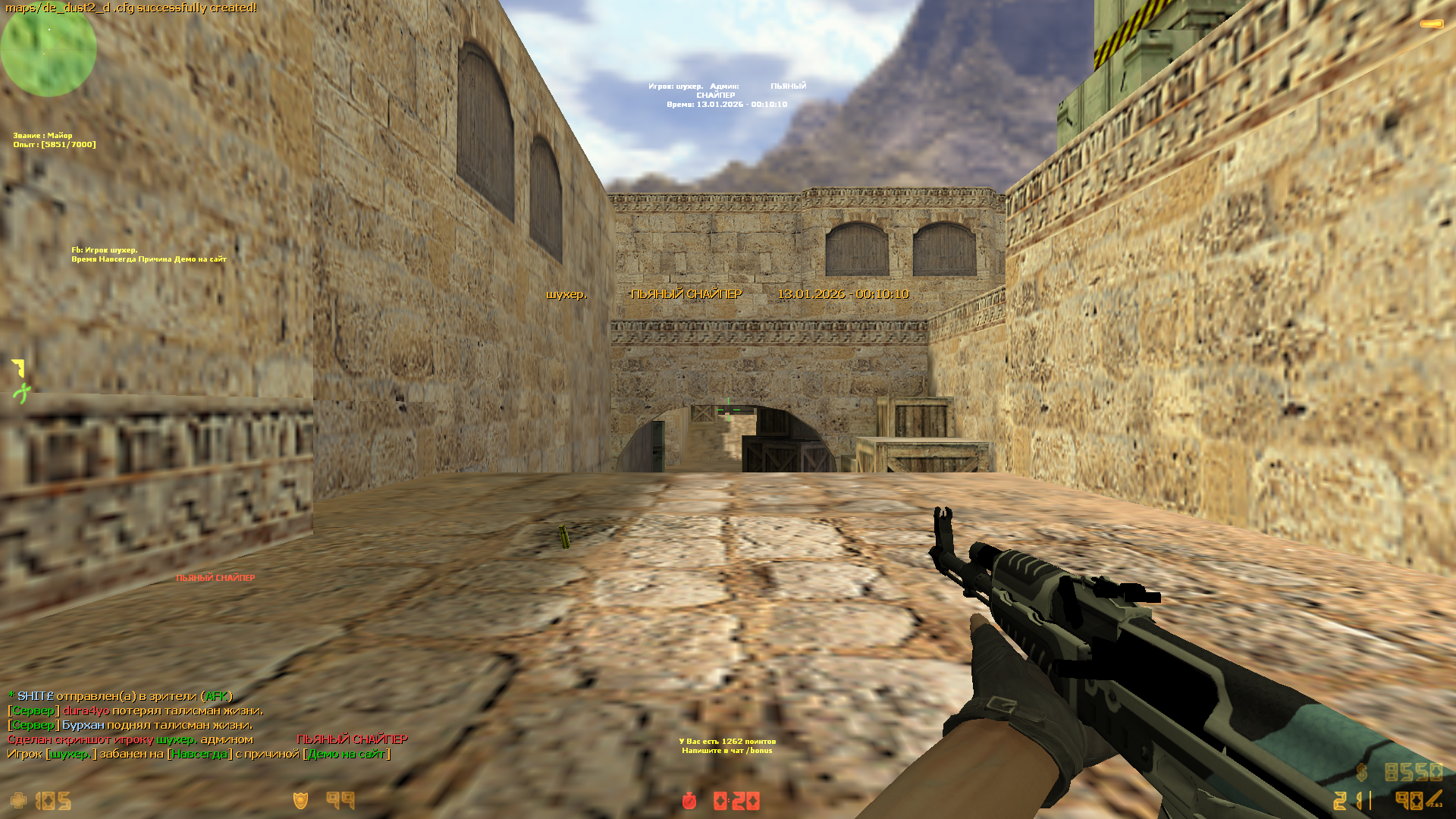The height and width of the screenshot is (819, 1456).
Task: Click the red round timer clock icon
Action: pos(689,801)
